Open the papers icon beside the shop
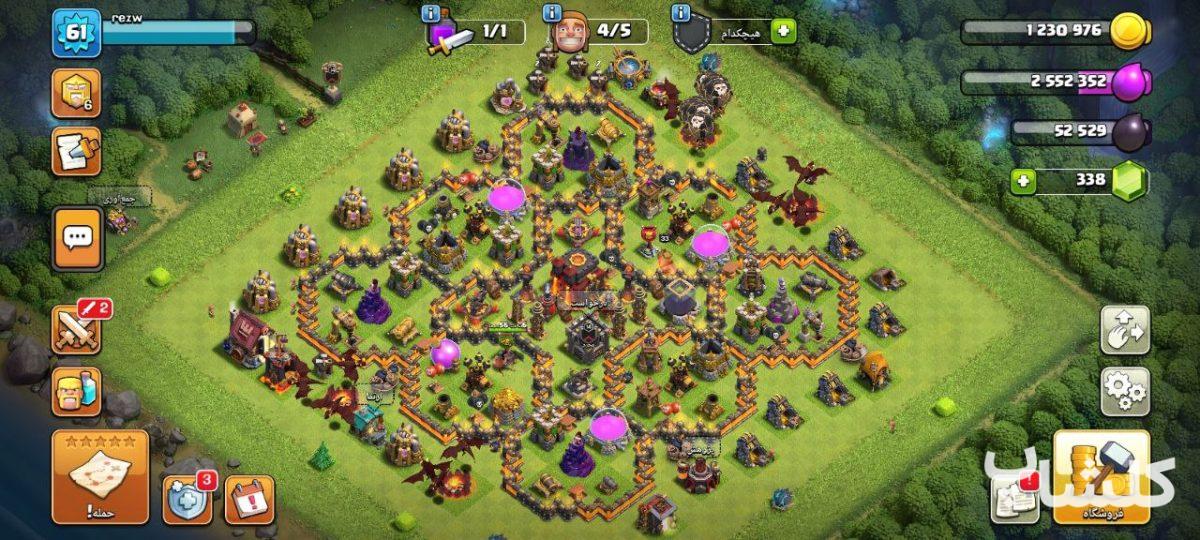The width and height of the screenshot is (1200, 540). click(1014, 499)
